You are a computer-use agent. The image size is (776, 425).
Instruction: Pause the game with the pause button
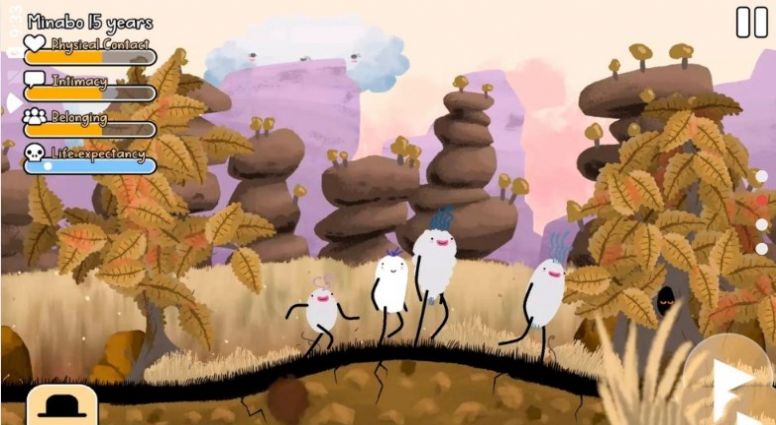pos(751,22)
